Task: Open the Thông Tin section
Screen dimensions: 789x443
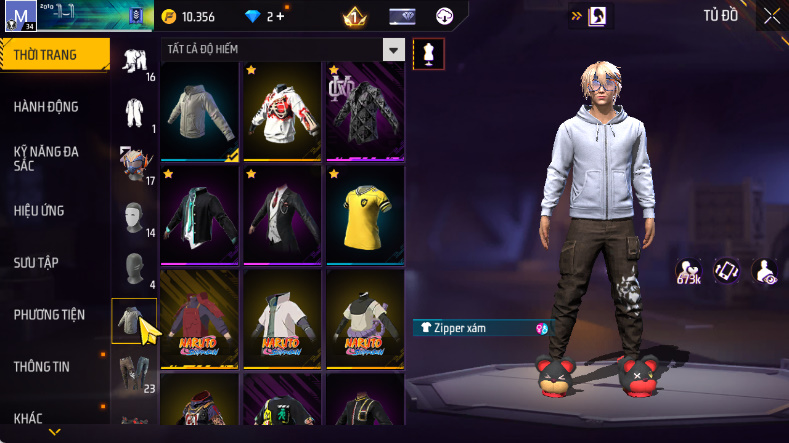Action: point(42,366)
